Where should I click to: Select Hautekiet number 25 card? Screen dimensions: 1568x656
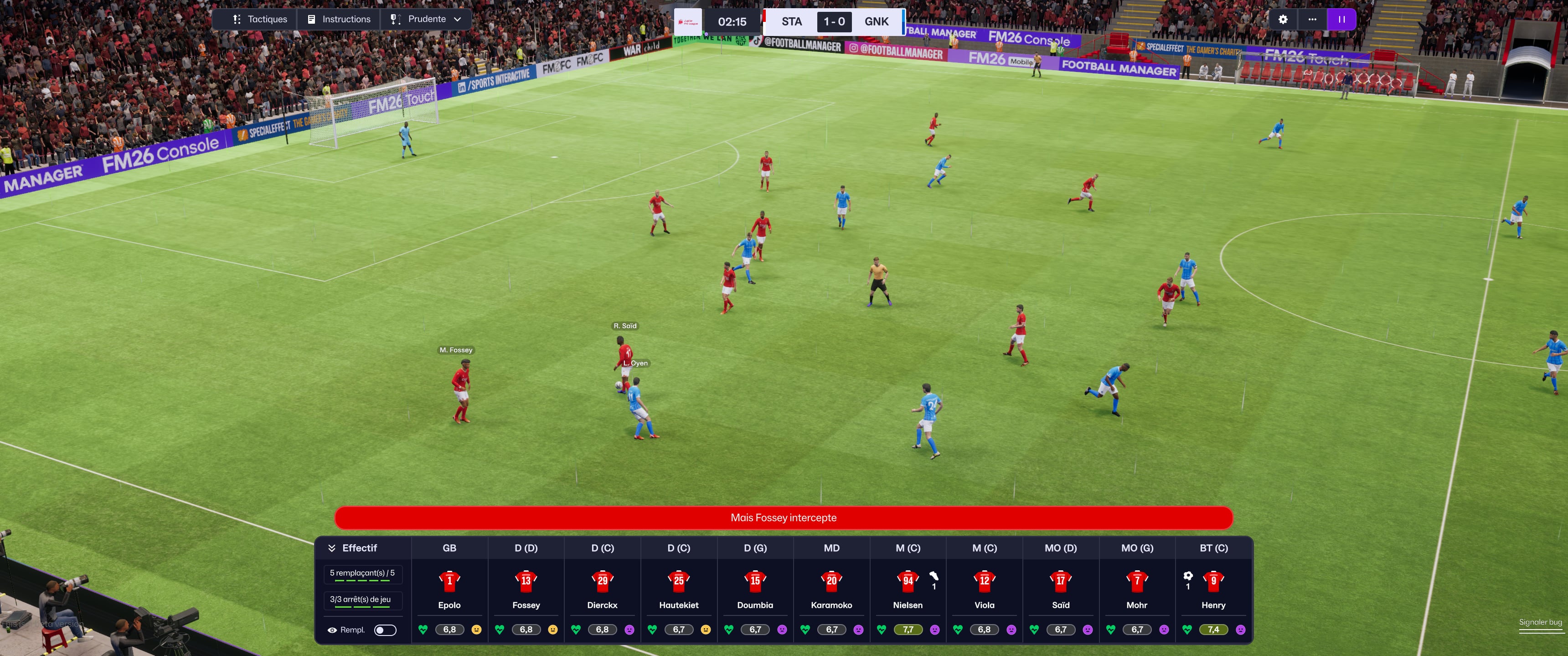pos(679,580)
